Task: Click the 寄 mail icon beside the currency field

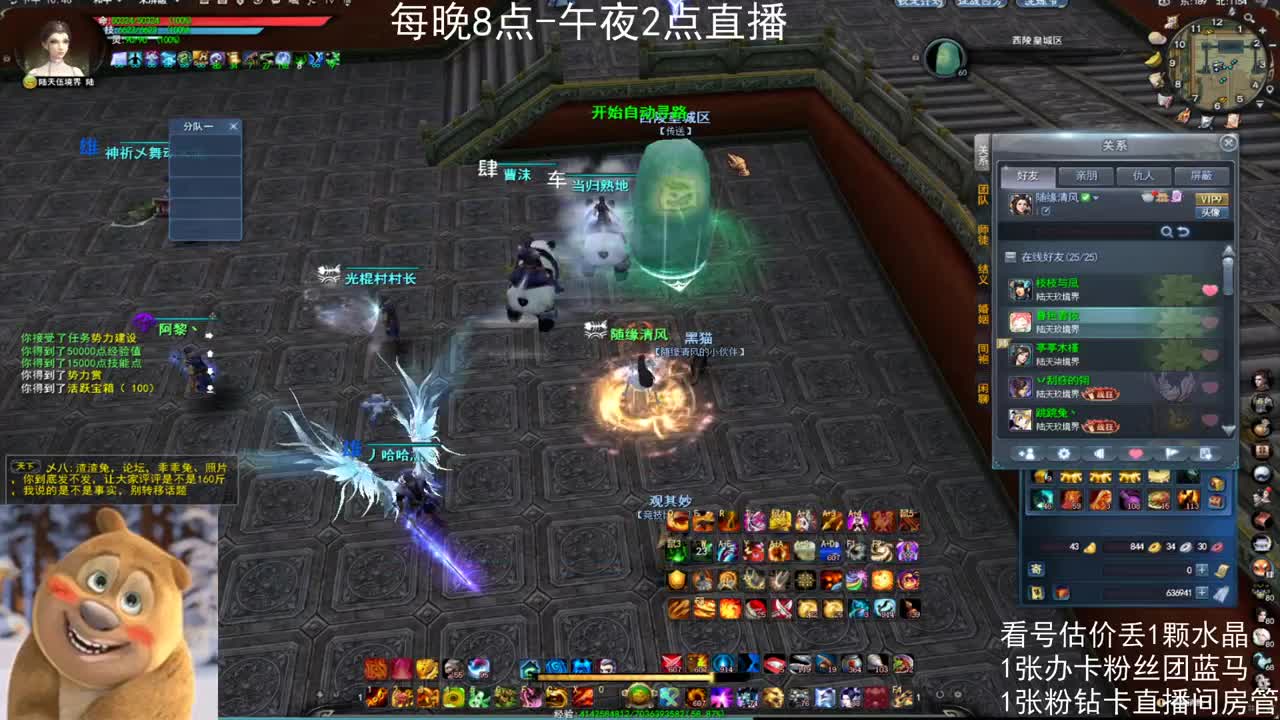Action: coord(1037,570)
